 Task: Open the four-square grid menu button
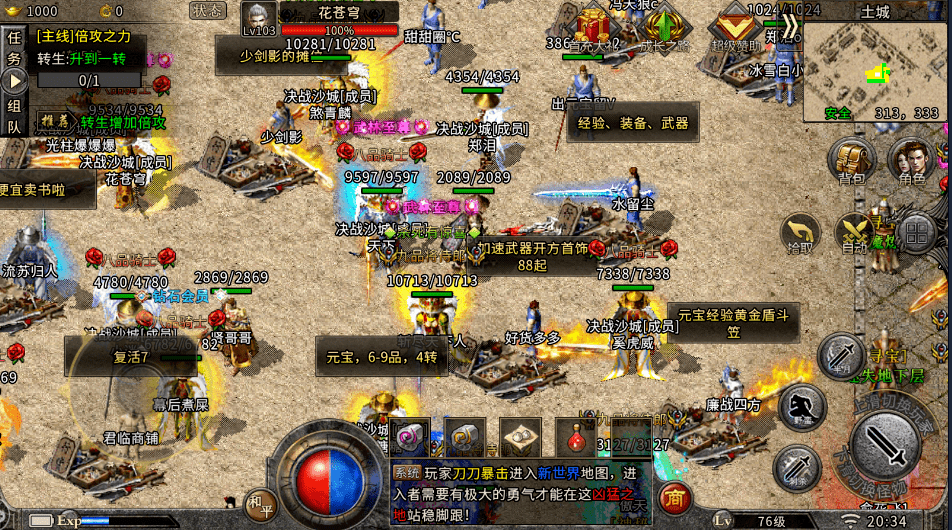pos(915,234)
